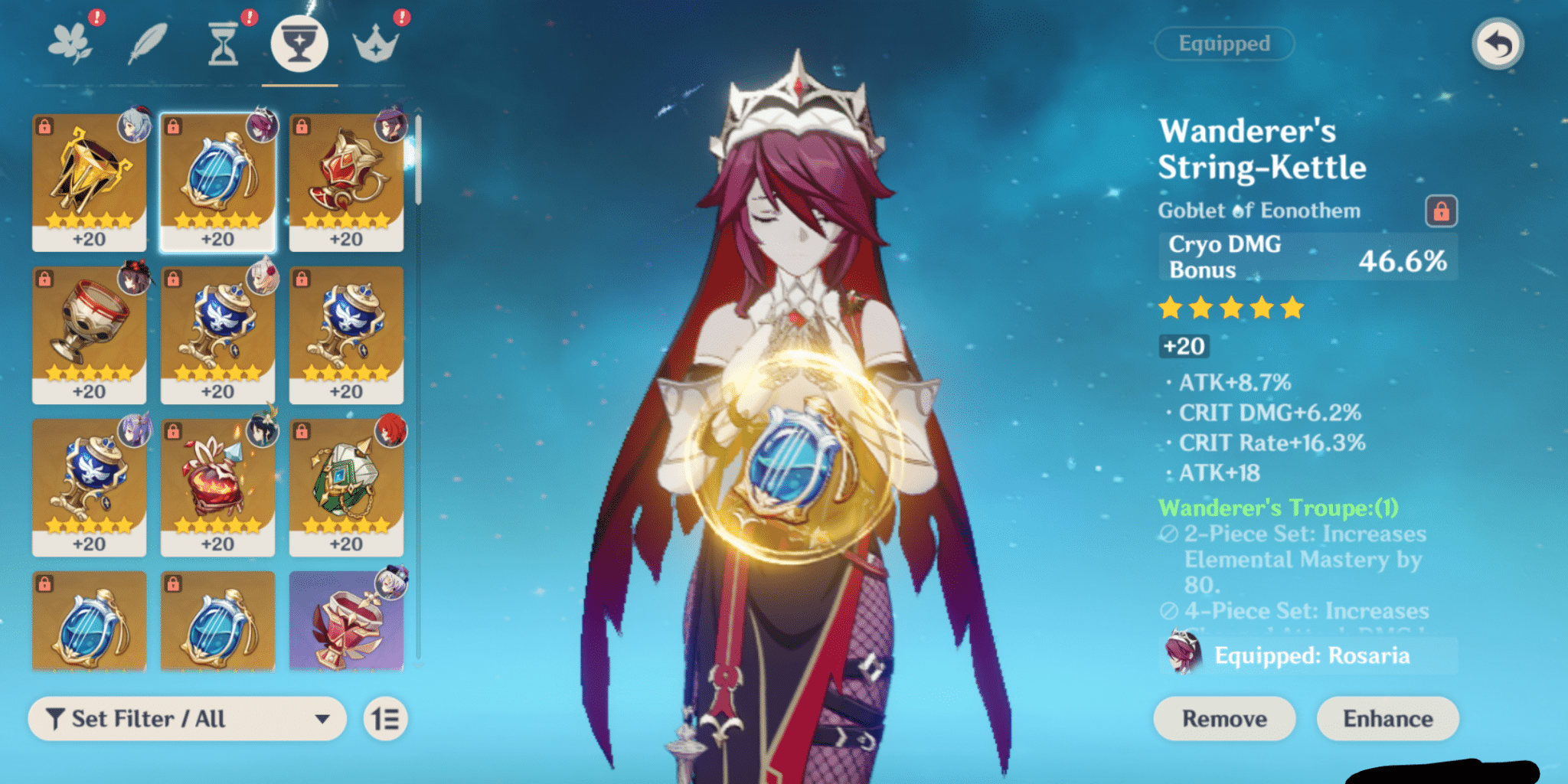Click the back arrow in the top-right corner
1568x784 pixels.
tap(1498, 42)
